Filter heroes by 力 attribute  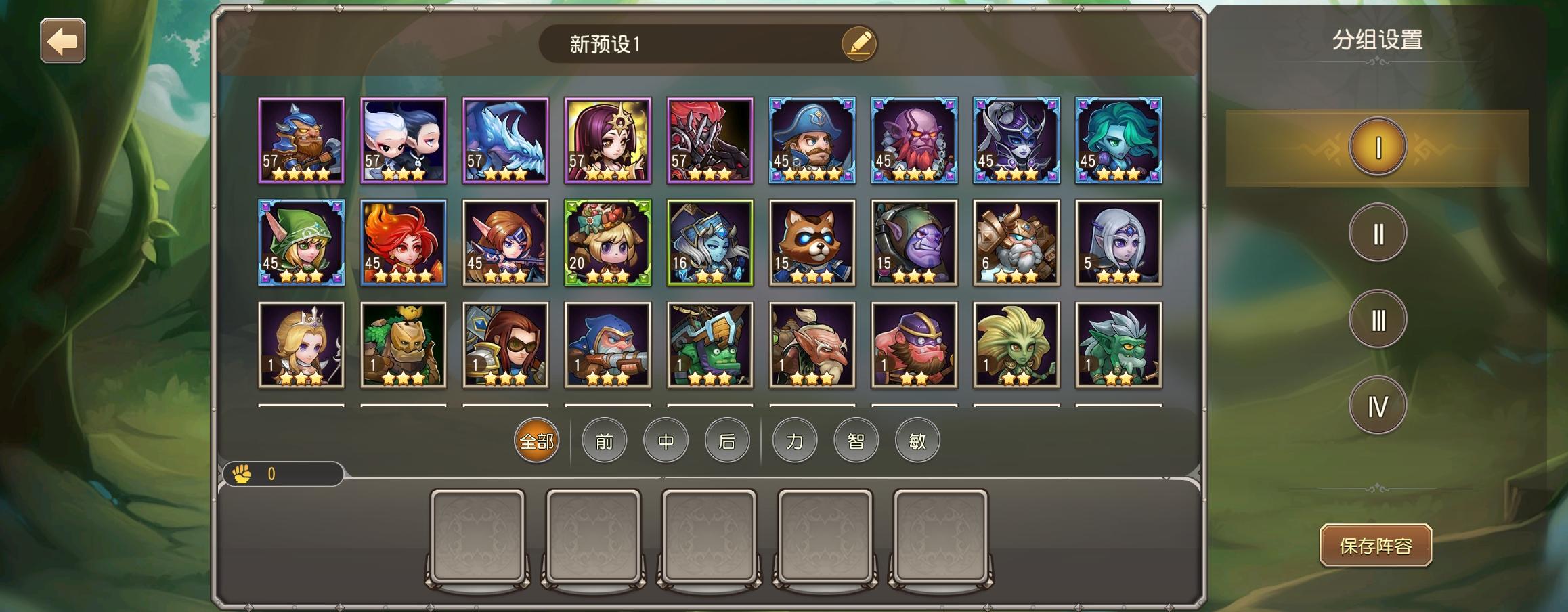click(x=795, y=441)
